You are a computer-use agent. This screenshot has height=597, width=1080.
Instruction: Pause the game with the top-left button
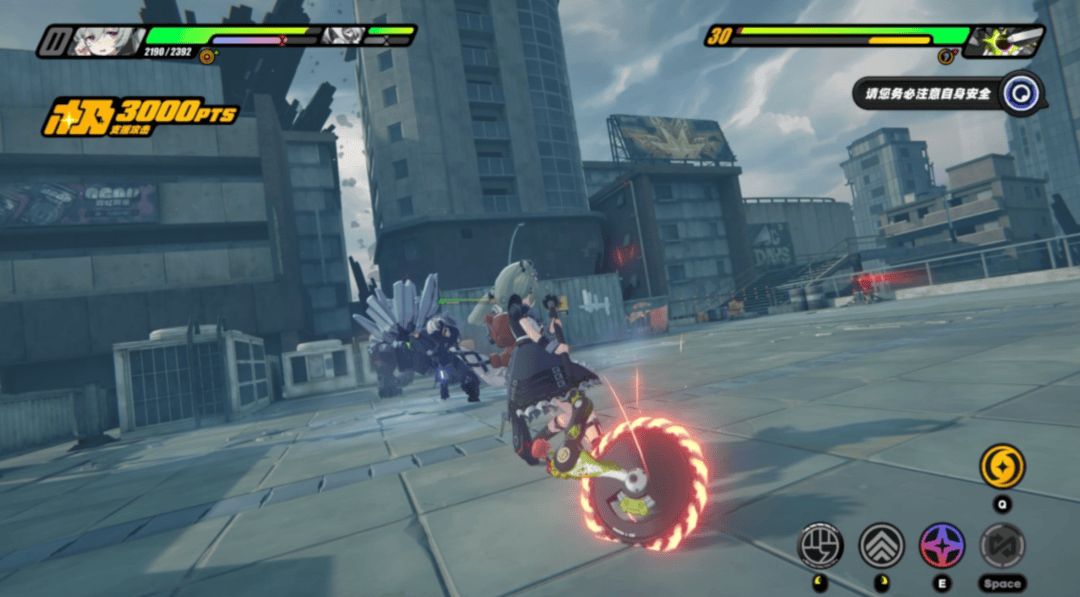click(x=51, y=40)
